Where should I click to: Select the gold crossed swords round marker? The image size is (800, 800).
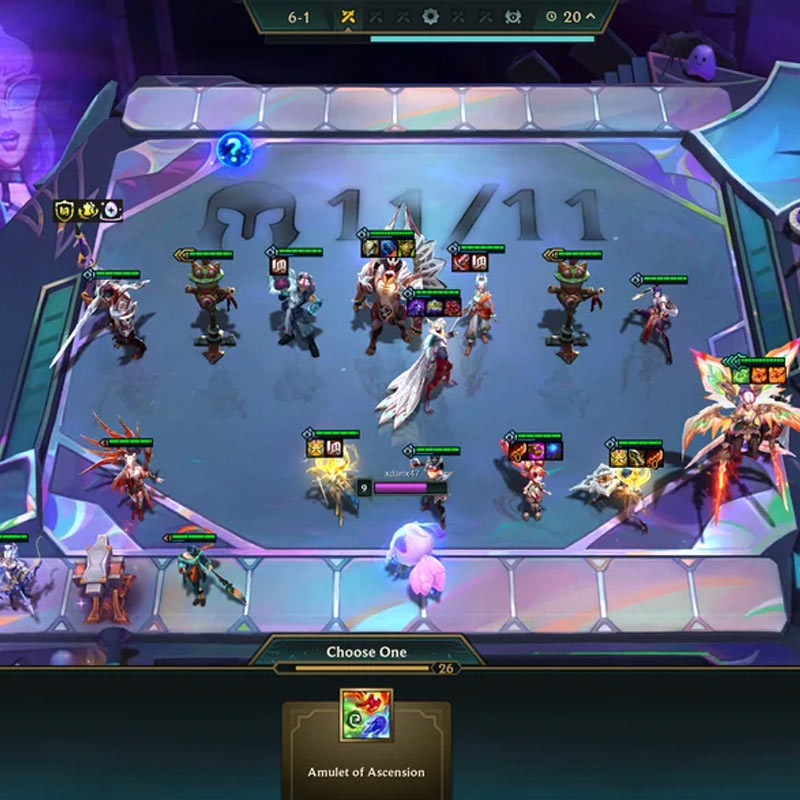(348, 17)
